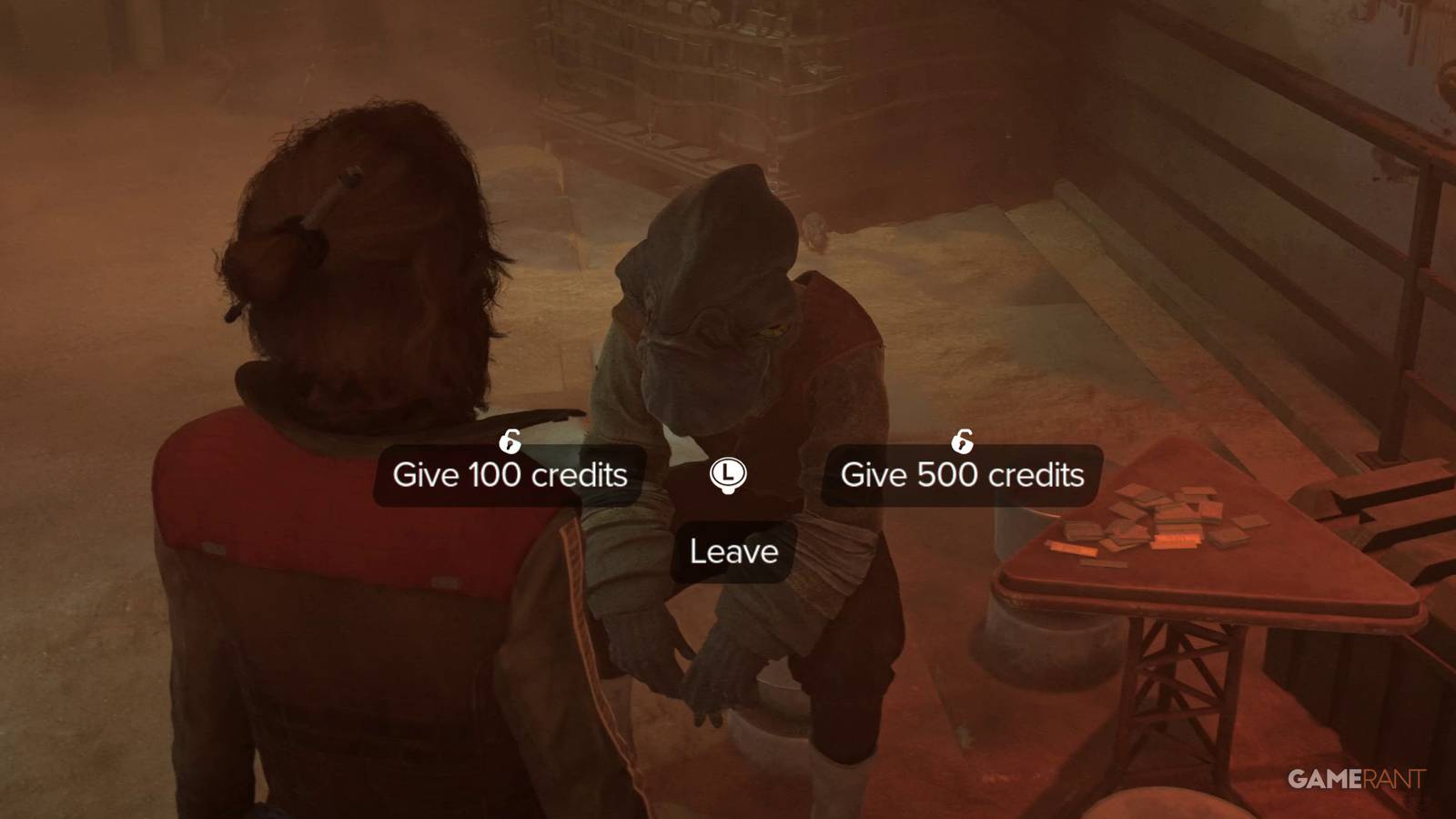Screen dimensions: 1456x819
Task: Select the L thumbstick button prompt icon
Action: tap(728, 474)
